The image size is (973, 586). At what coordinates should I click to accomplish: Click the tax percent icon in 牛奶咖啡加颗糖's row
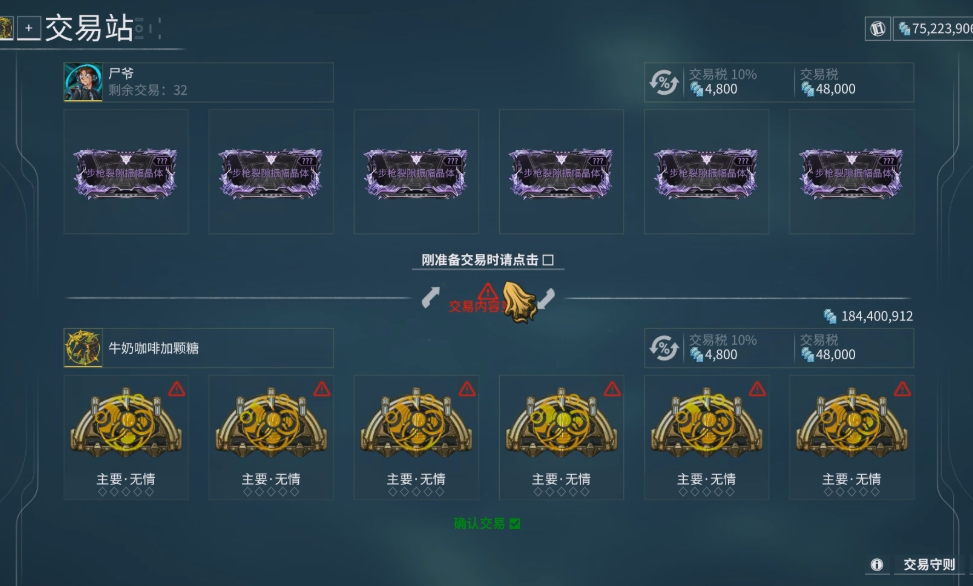click(x=664, y=348)
